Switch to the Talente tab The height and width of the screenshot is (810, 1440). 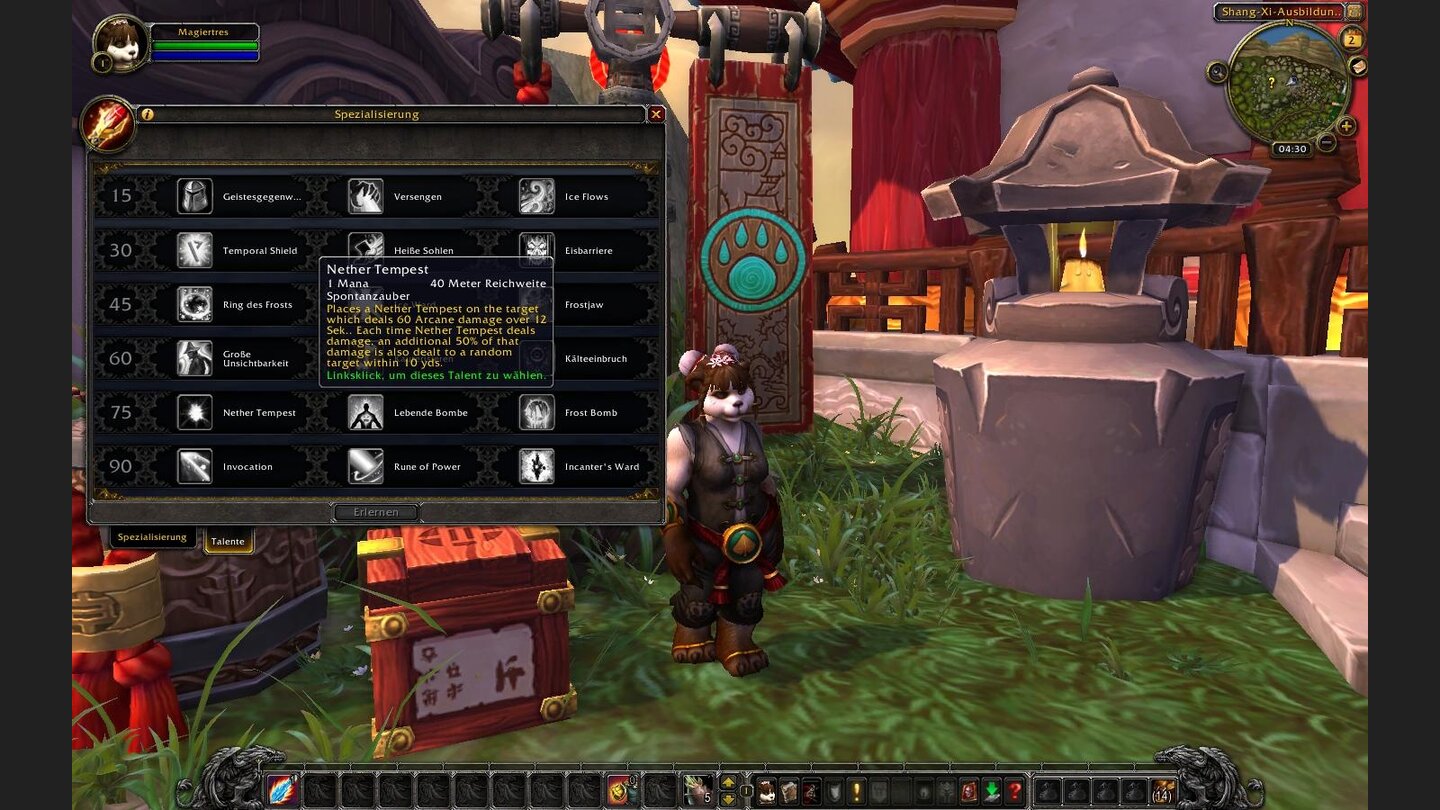tap(229, 541)
